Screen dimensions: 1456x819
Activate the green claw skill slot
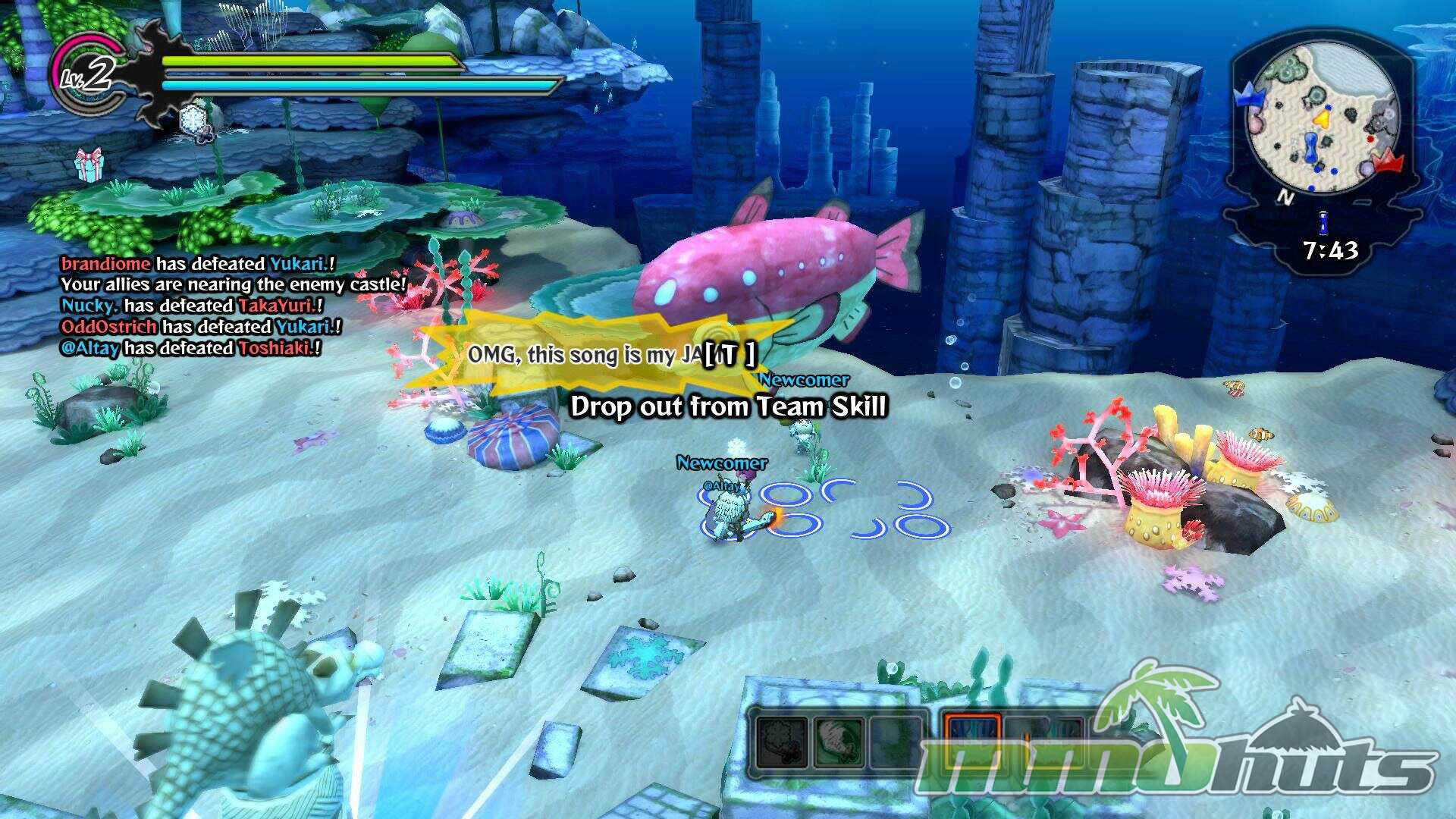pyautogui.click(x=839, y=741)
